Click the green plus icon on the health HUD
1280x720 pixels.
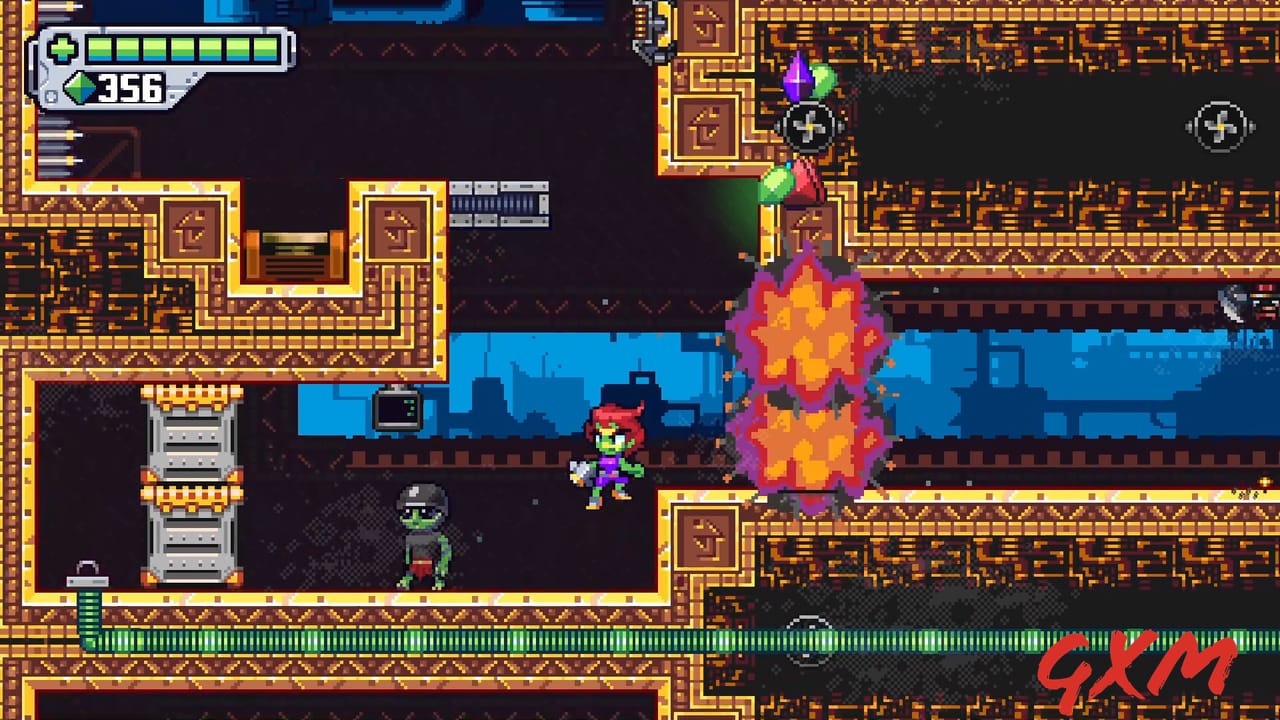[x=62, y=46]
